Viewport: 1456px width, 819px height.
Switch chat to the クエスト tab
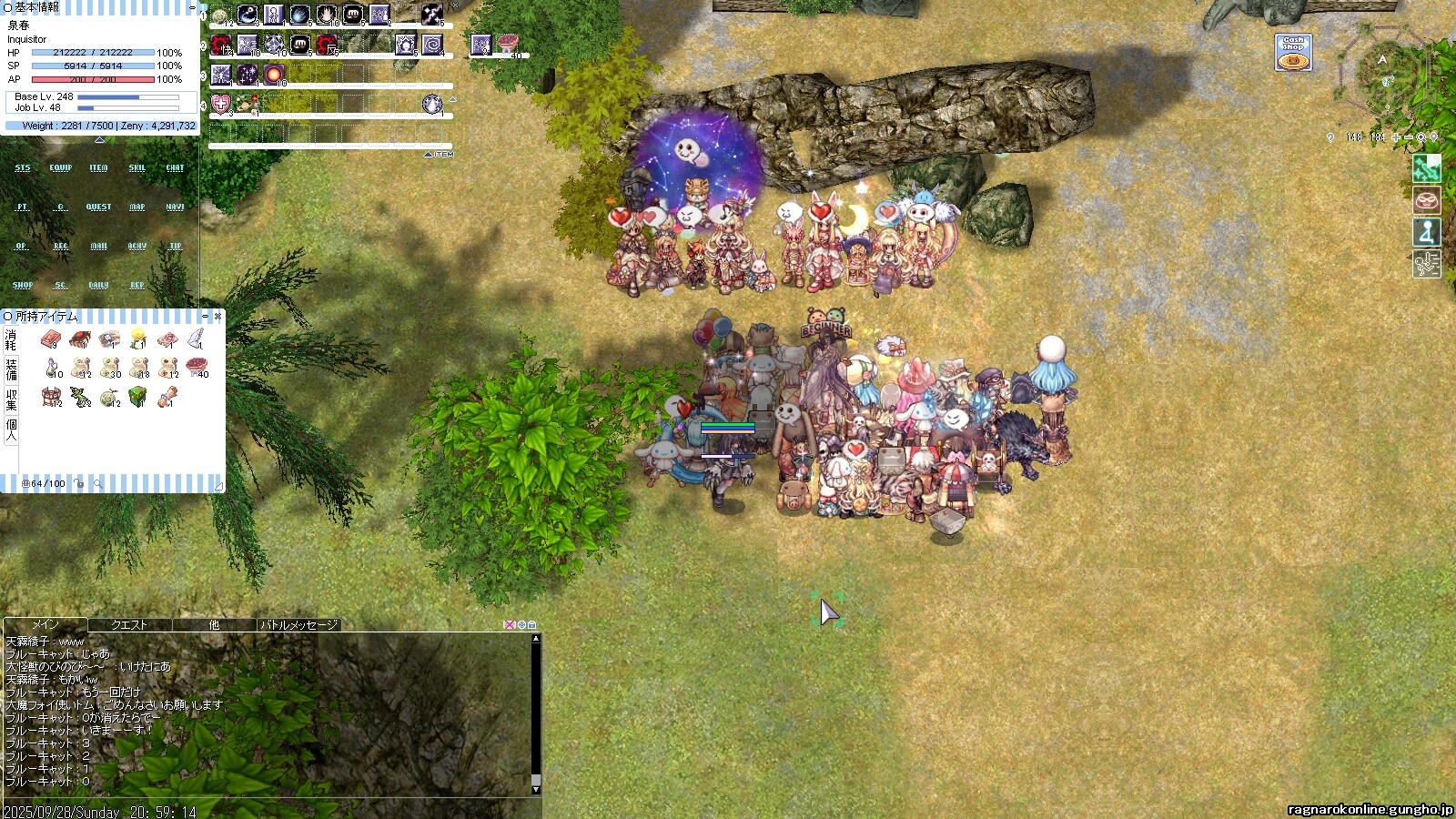pos(129,625)
